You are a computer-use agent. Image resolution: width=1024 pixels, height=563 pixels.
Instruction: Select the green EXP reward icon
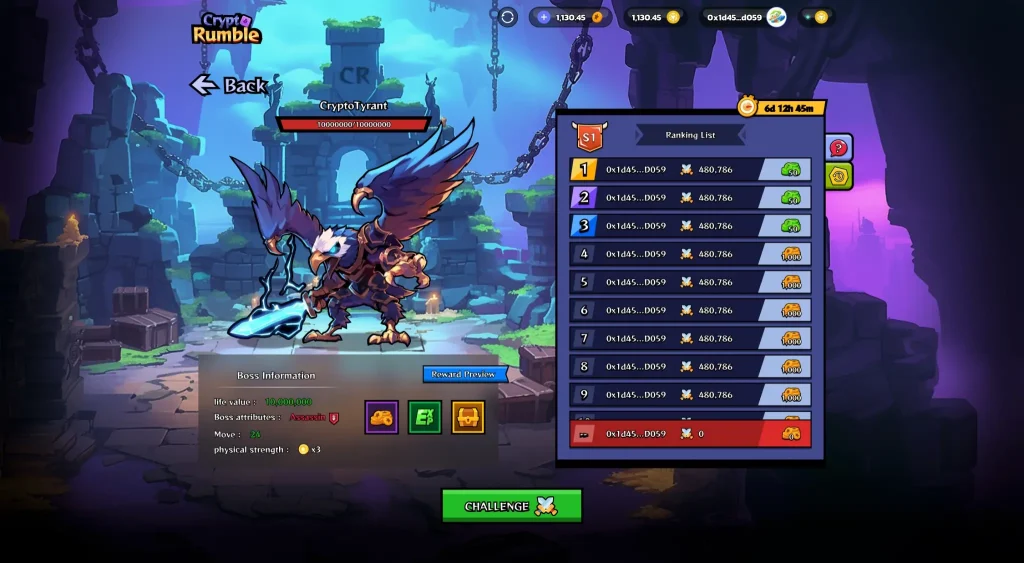(425, 417)
